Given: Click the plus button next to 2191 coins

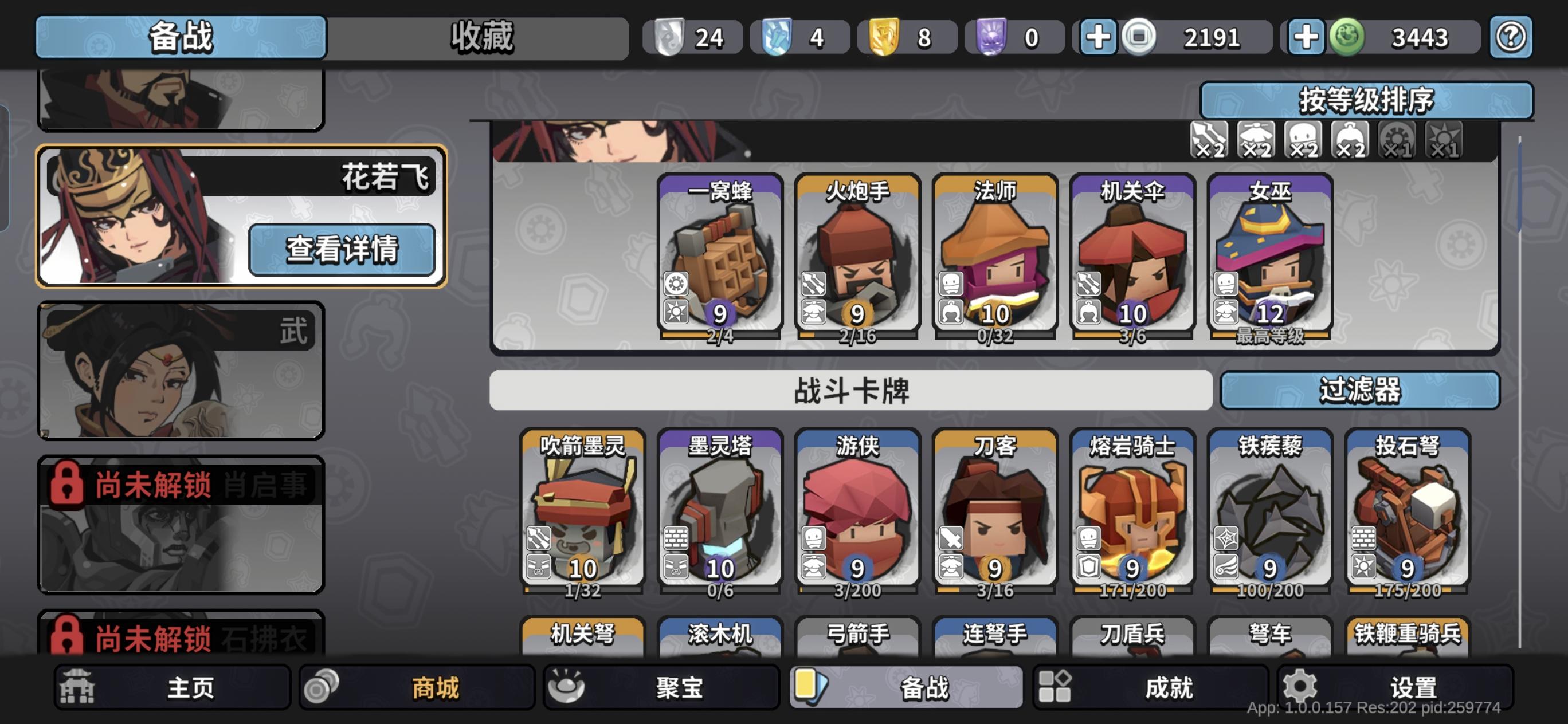Looking at the screenshot, I should pos(1099,37).
